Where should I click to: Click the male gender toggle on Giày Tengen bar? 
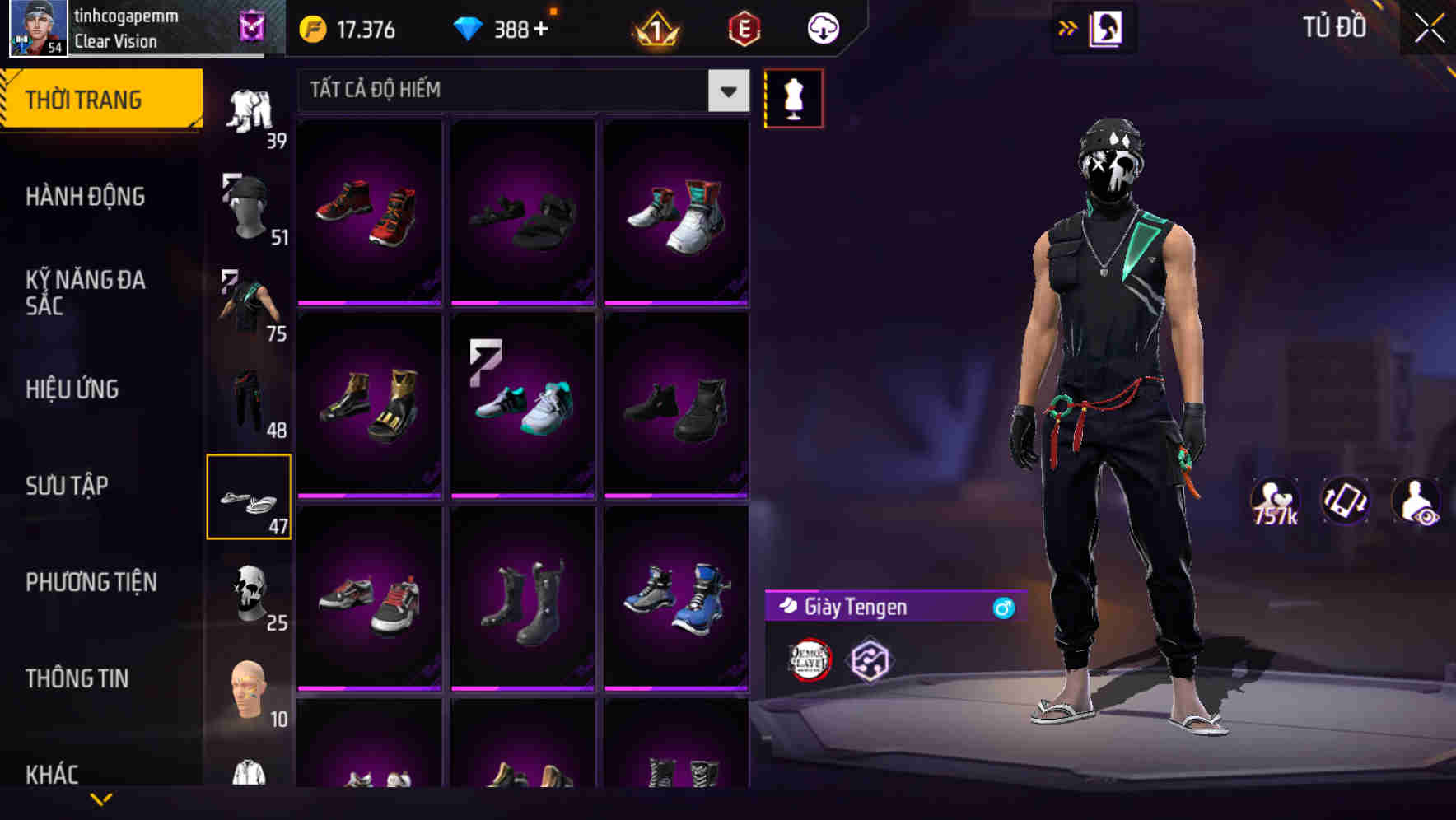click(1002, 608)
